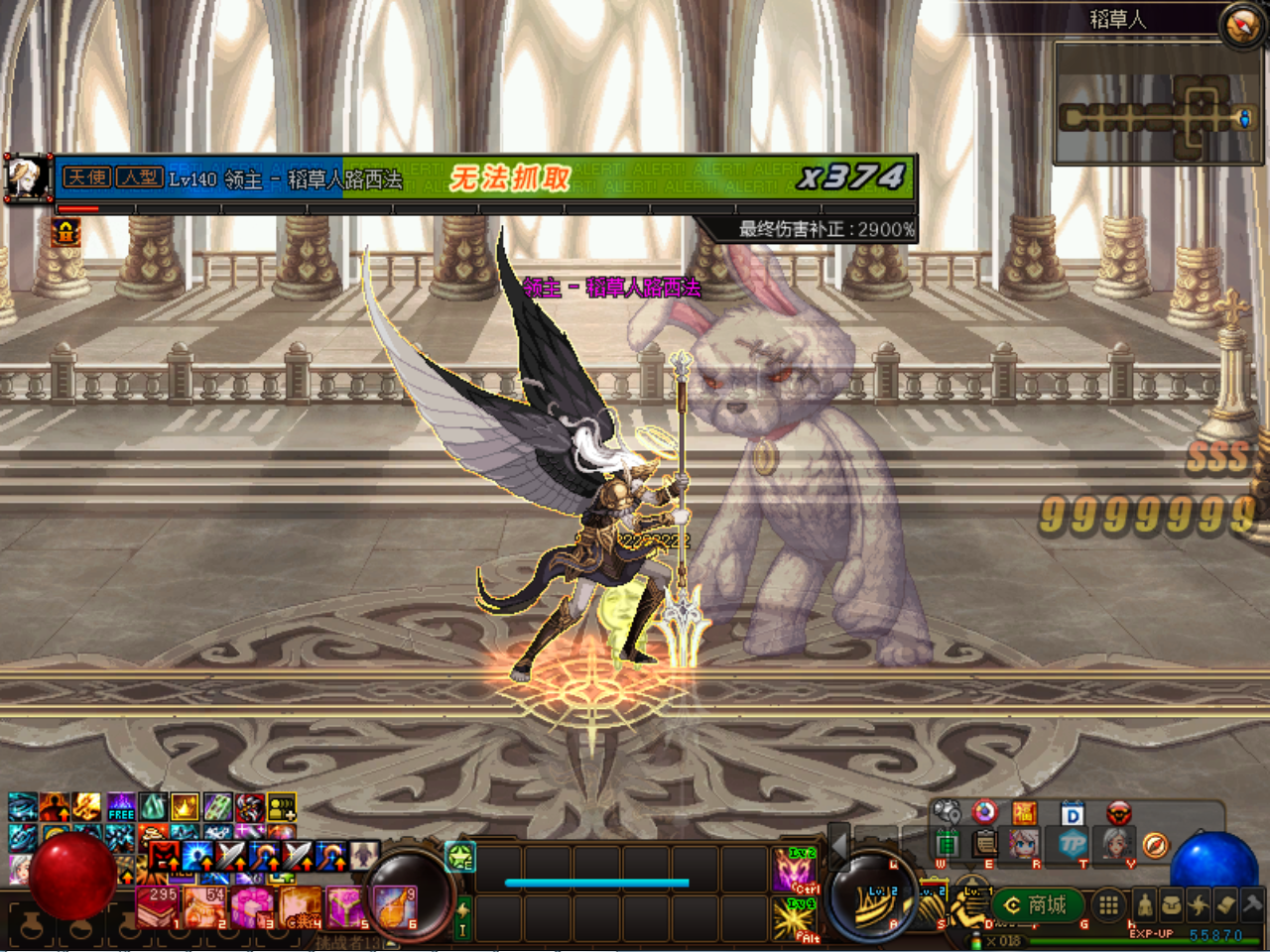Image resolution: width=1270 pixels, height=952 pixels.
Task: Click the skill book item in quick slot 1
Action: [x=157, y=906]
